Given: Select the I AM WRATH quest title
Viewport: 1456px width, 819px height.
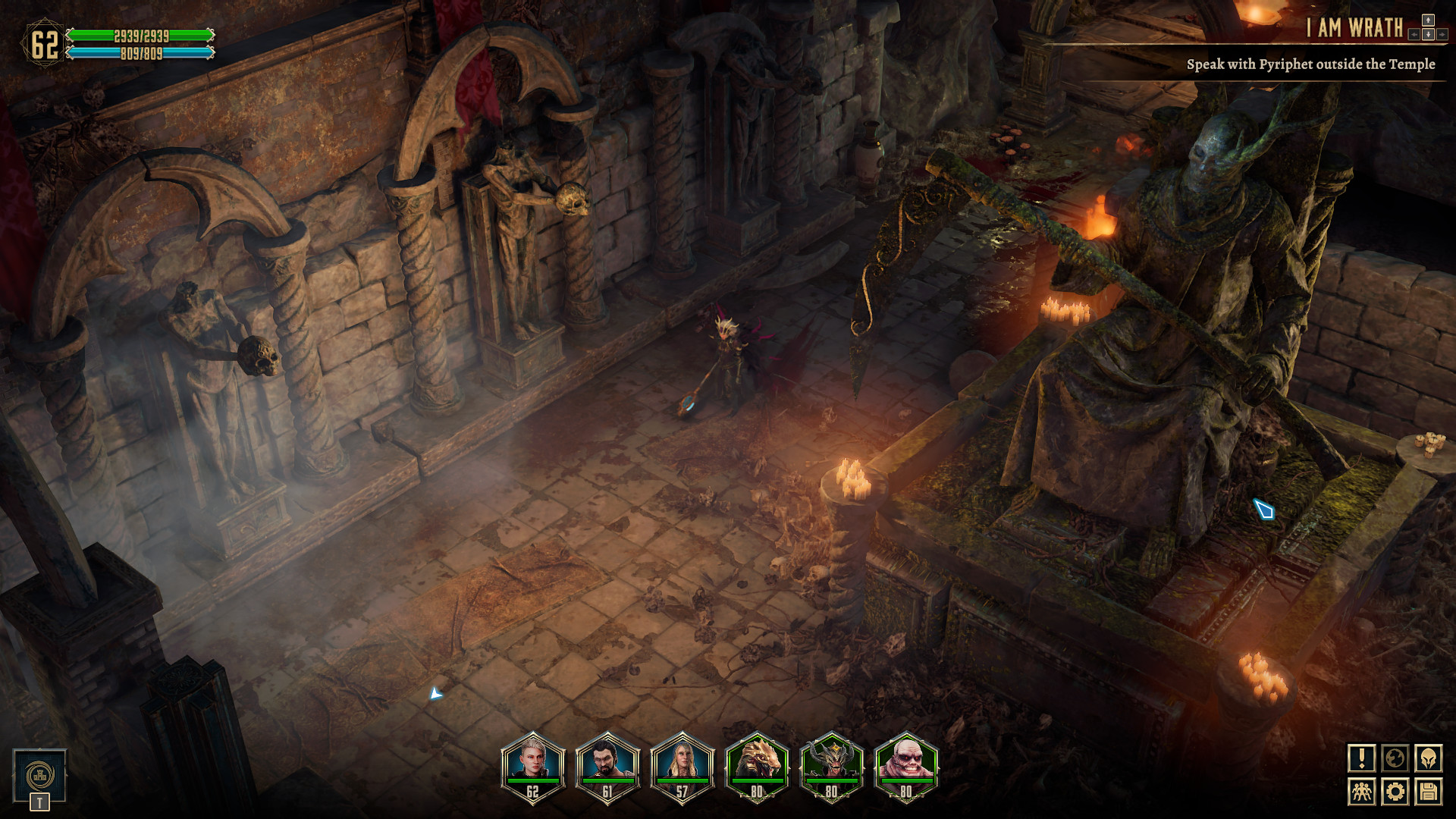Looking at the screenshot, I should [x=1354, y=26].
